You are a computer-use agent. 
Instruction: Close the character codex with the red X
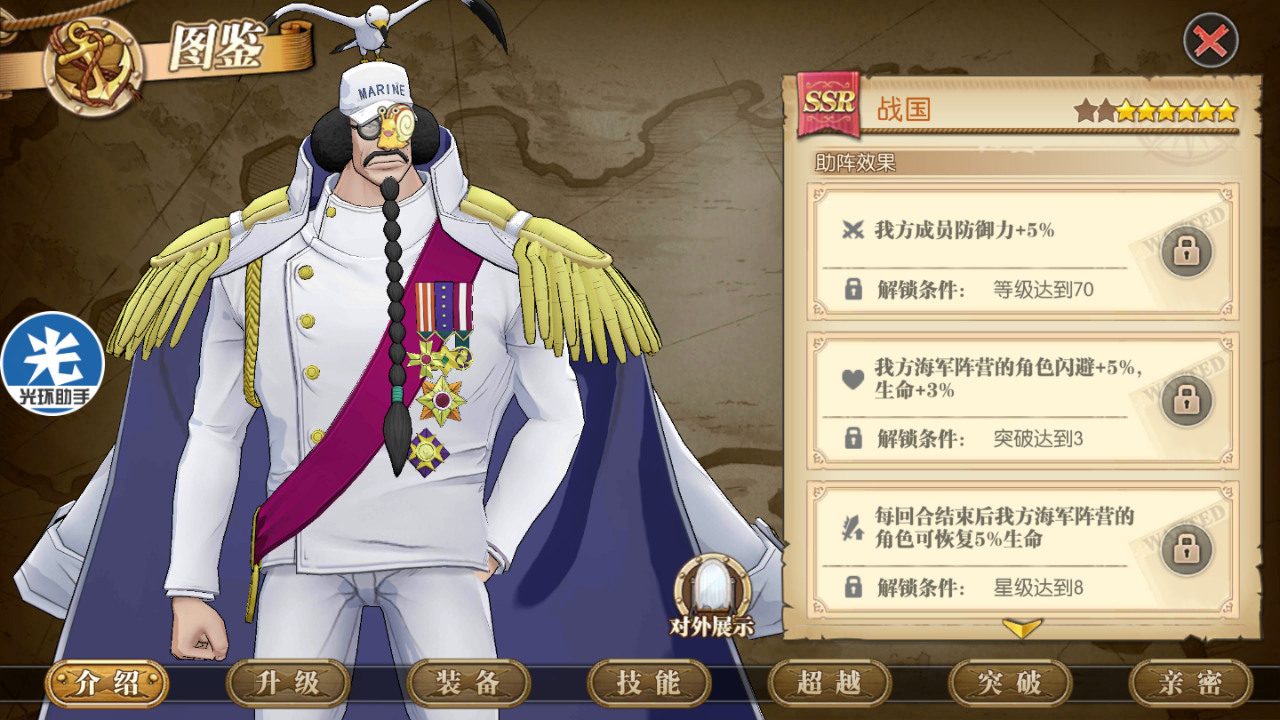(x=1210, y=41)
